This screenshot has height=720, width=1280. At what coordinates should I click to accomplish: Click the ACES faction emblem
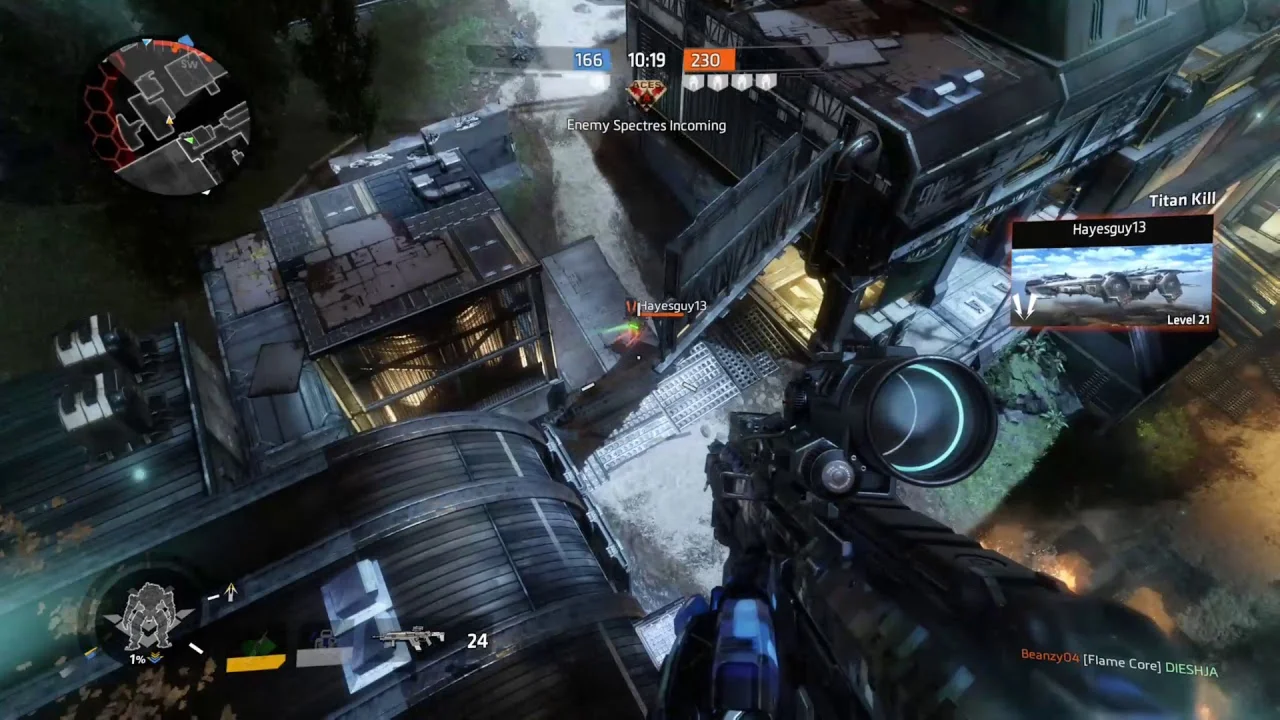click(x=645, y=93)
